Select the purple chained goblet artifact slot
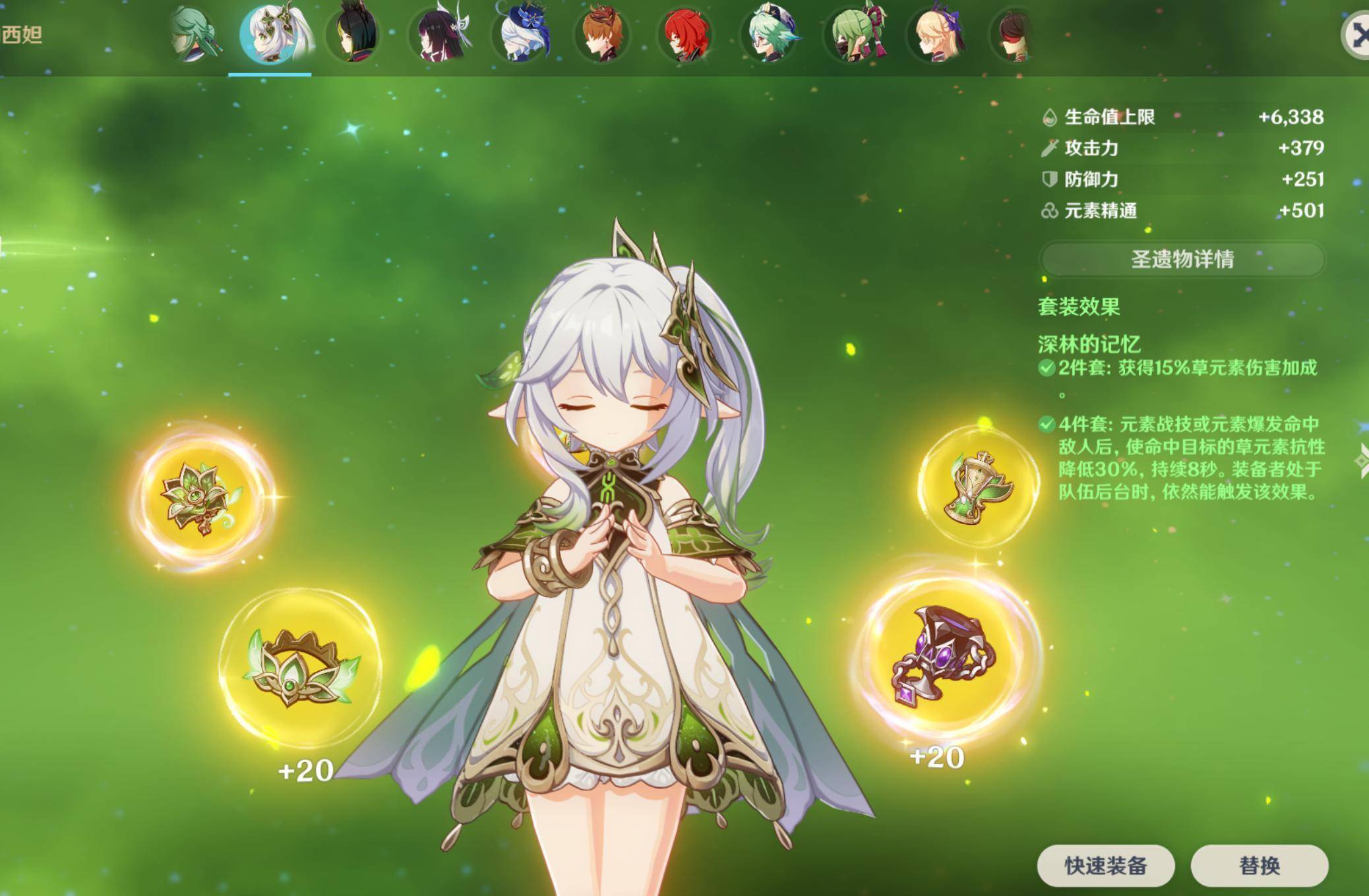This screenshot has width=1369, height=896. pos(944,655)
